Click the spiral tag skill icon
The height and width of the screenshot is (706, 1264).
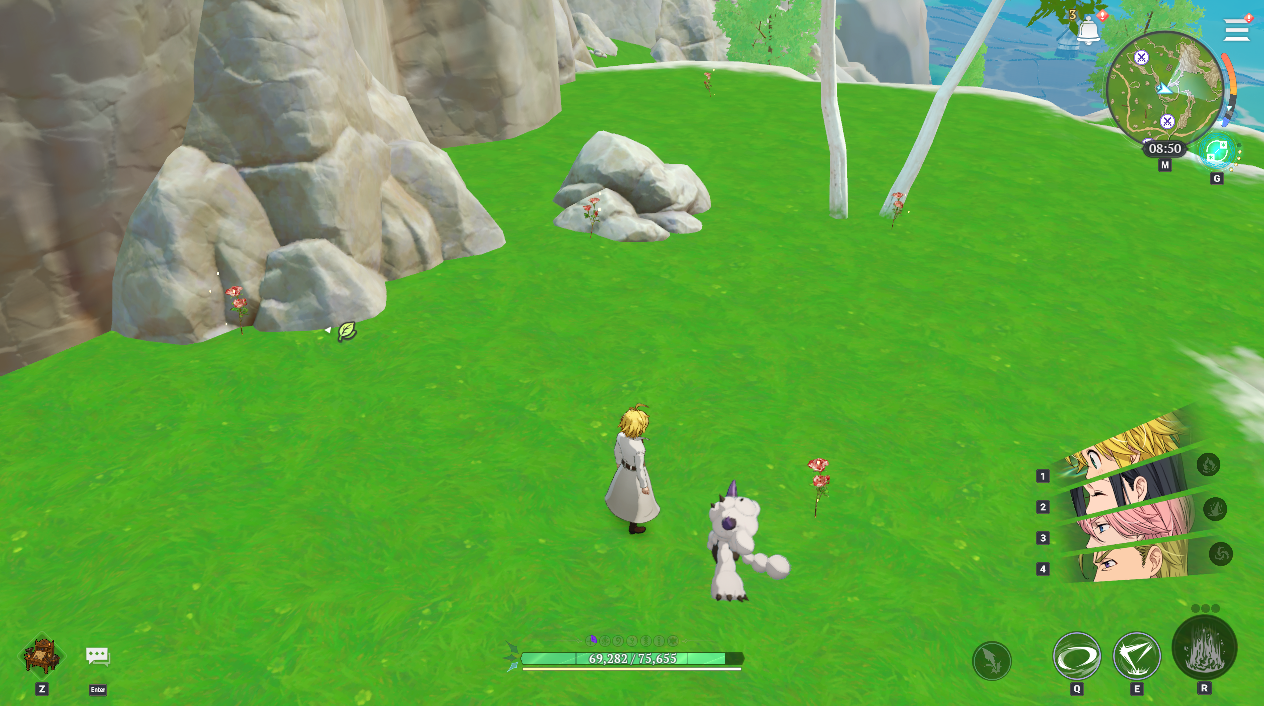(x=1221, y=553)
